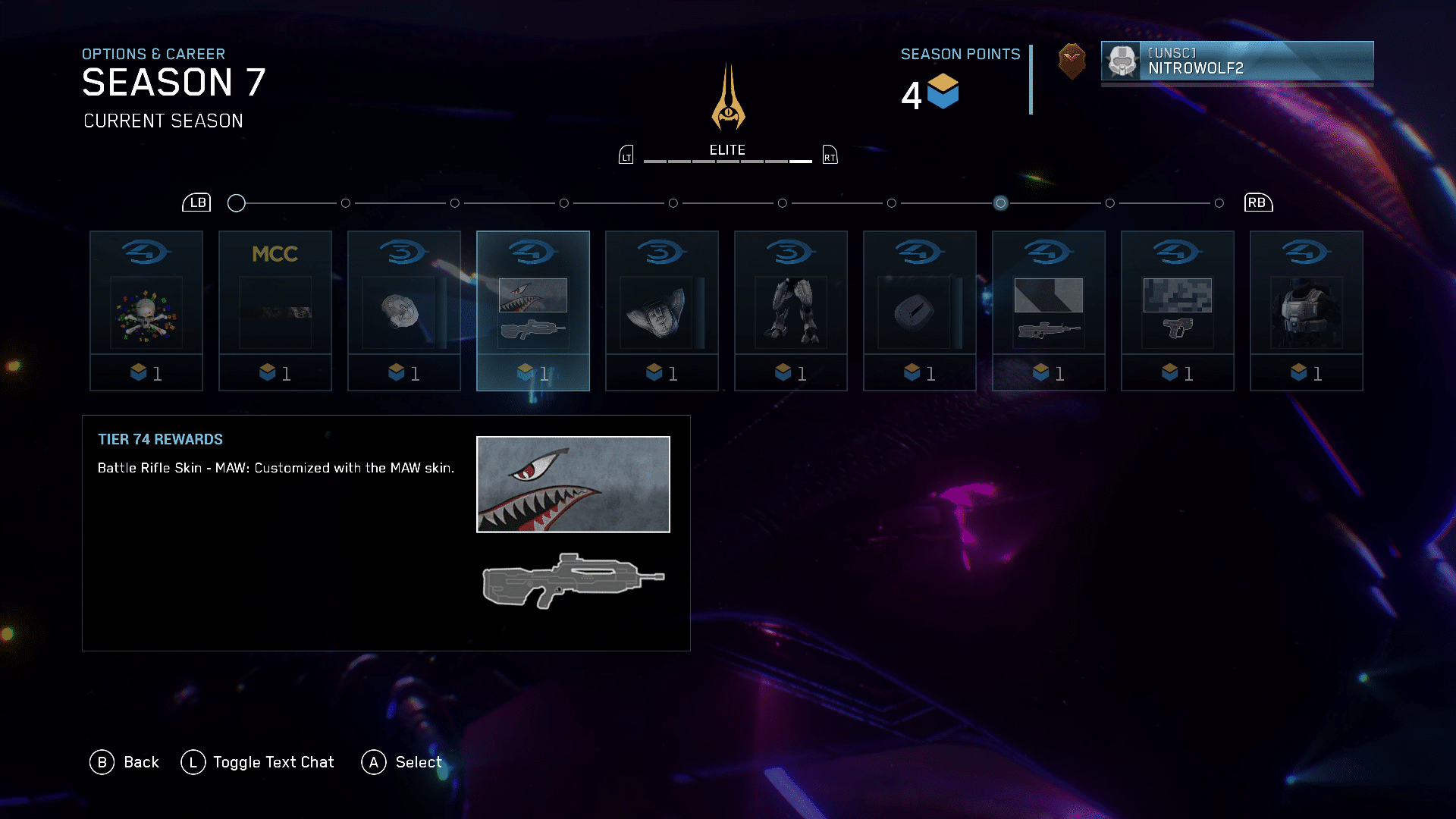
Task: Open the NITROWOLF2 player nameplate
Action: (1237, 61)
